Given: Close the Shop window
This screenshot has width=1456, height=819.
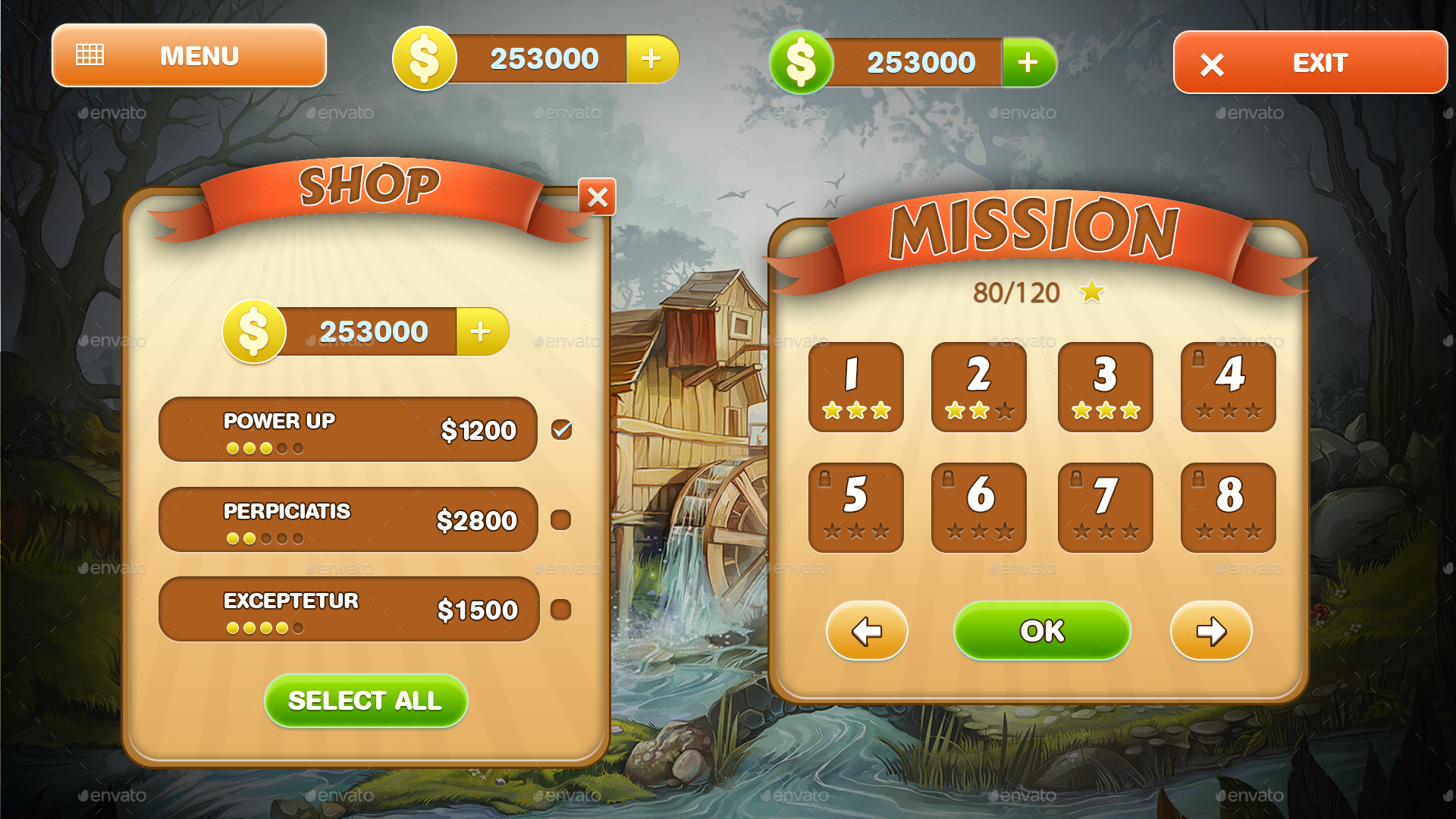Looking at the screenshot, I should point(598,198).
